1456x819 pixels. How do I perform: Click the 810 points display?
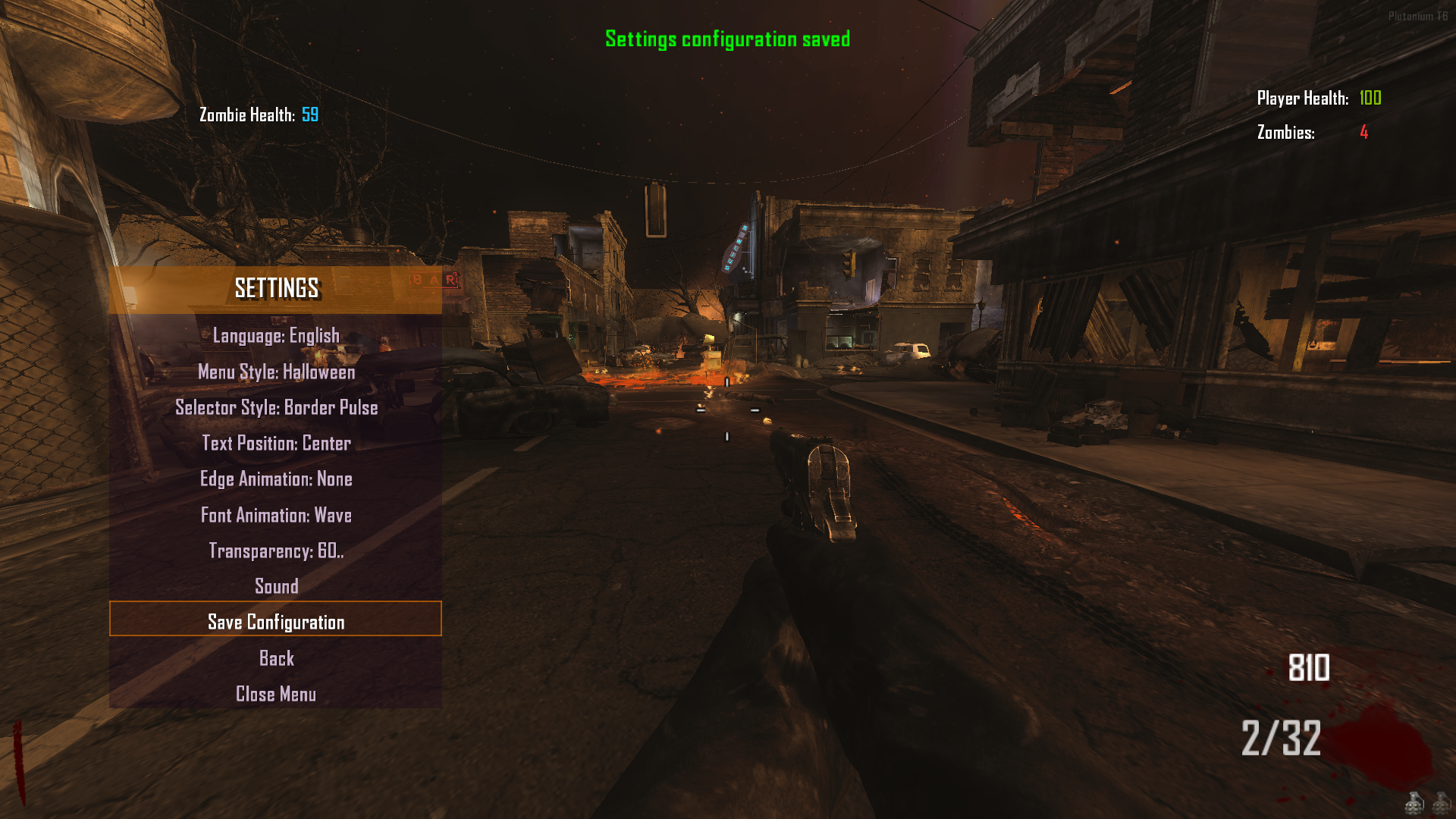[1308, 669]
